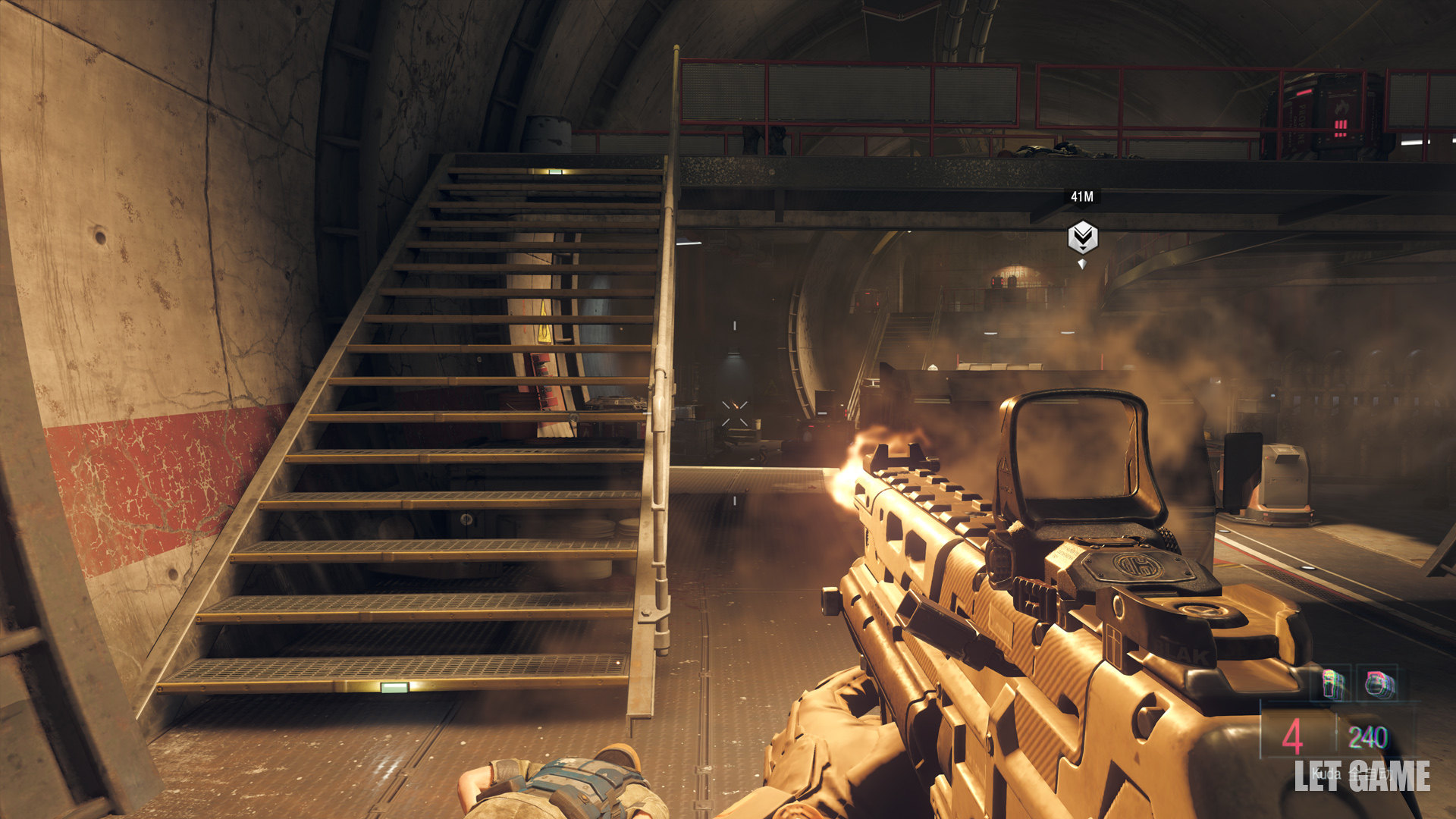Select the tall canister grenade equipment icon

click(x=1333, y=684)
